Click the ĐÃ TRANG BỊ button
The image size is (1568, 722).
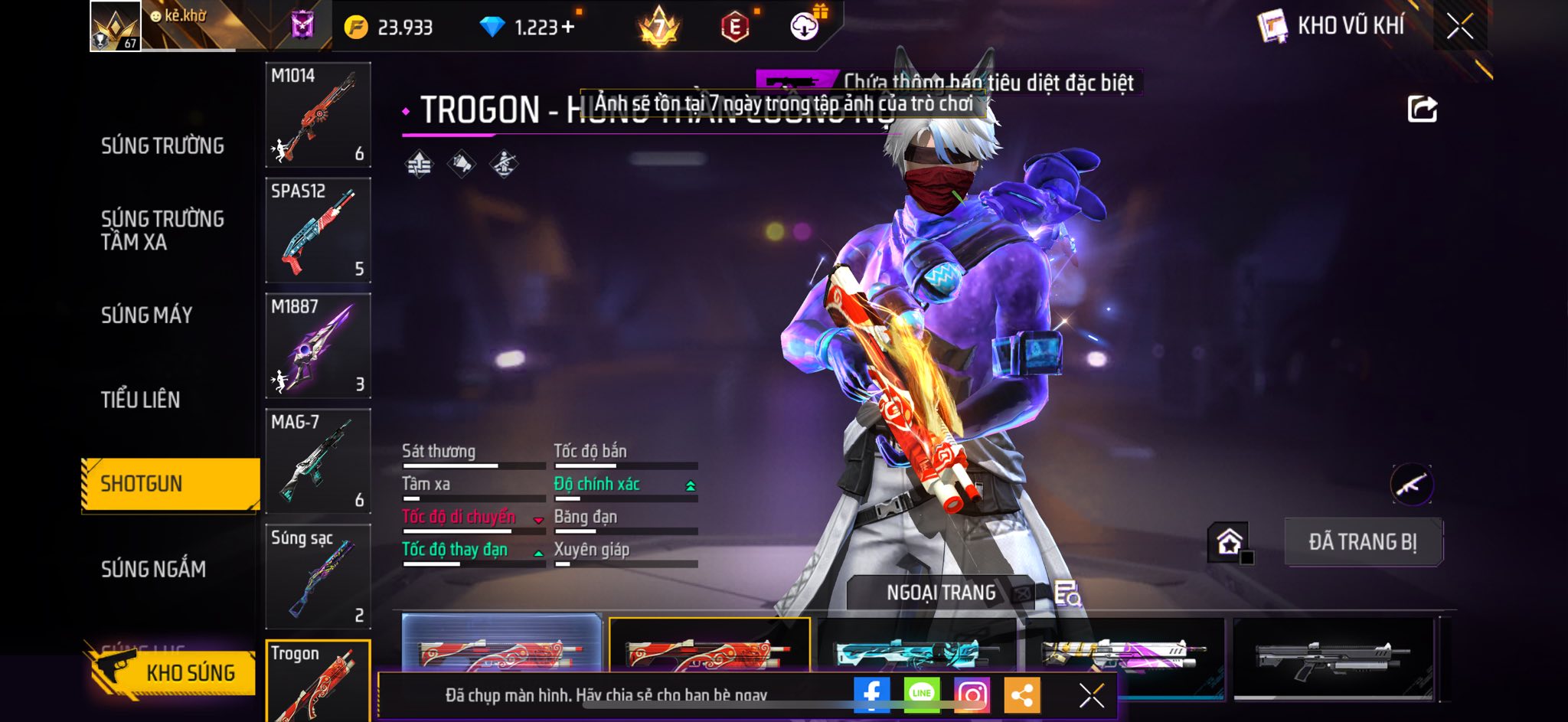click(x=1363, y=542)
